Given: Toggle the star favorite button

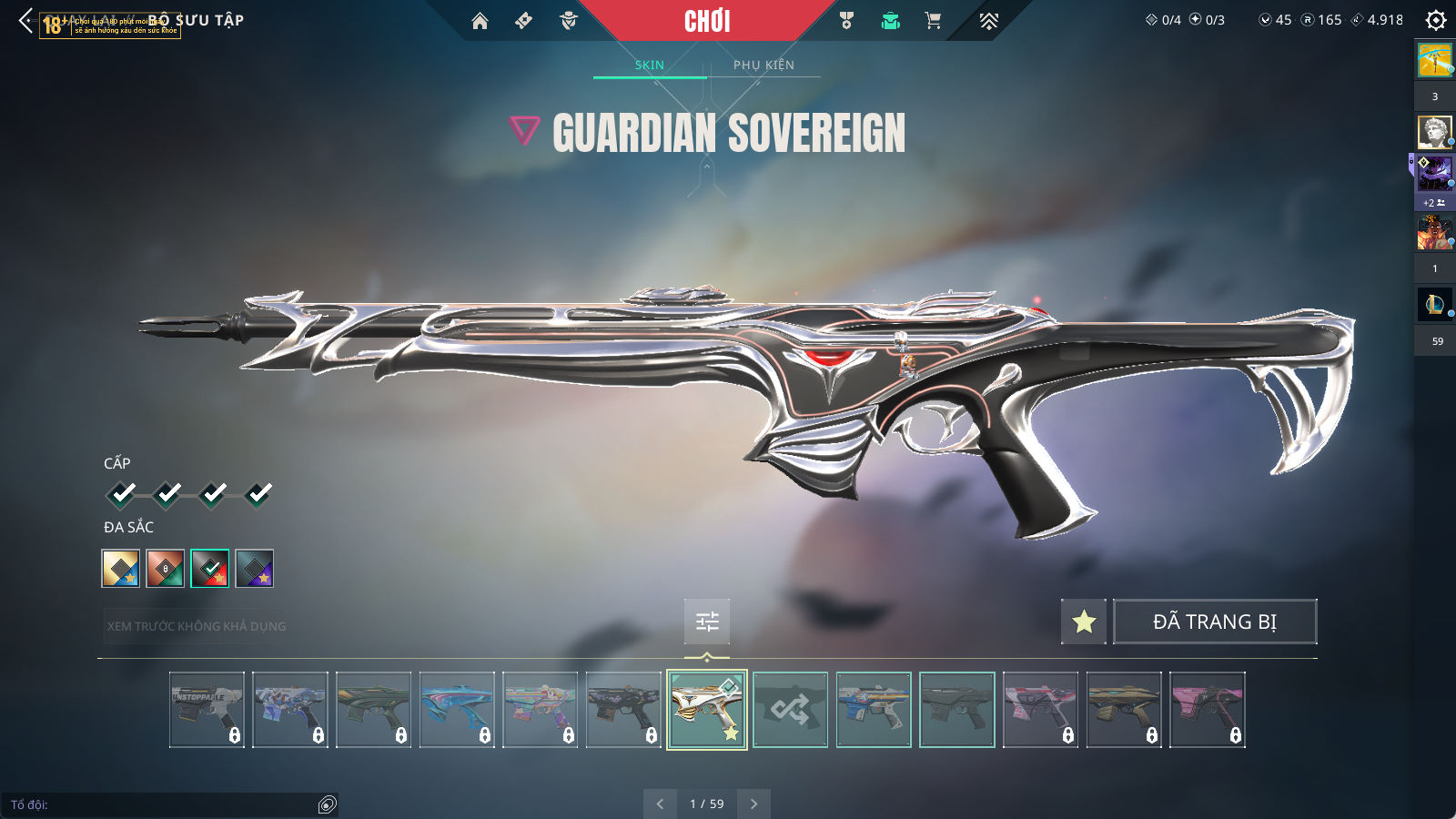Looking at the screenshot, I should coord(1084,622).
